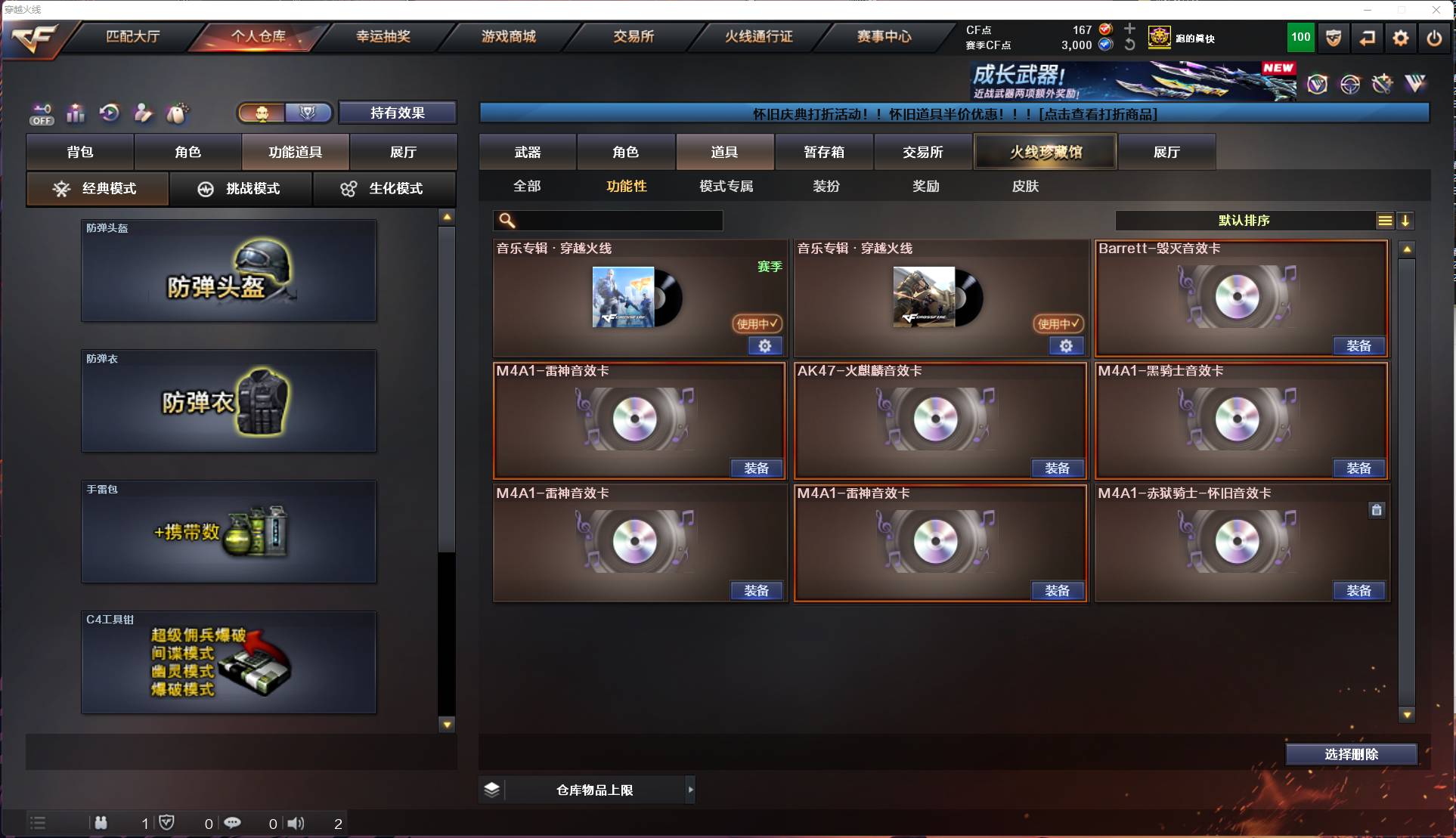Click the wrench repair tool icon top right
This screenshot has height=838, width=1456.
(1382, 83)
